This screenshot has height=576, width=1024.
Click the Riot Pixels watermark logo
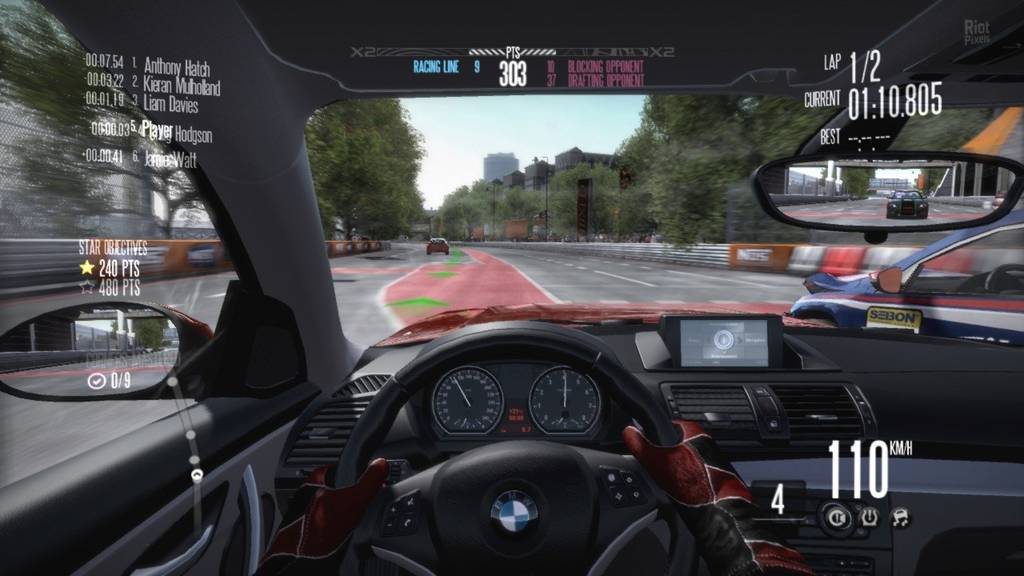977,33
